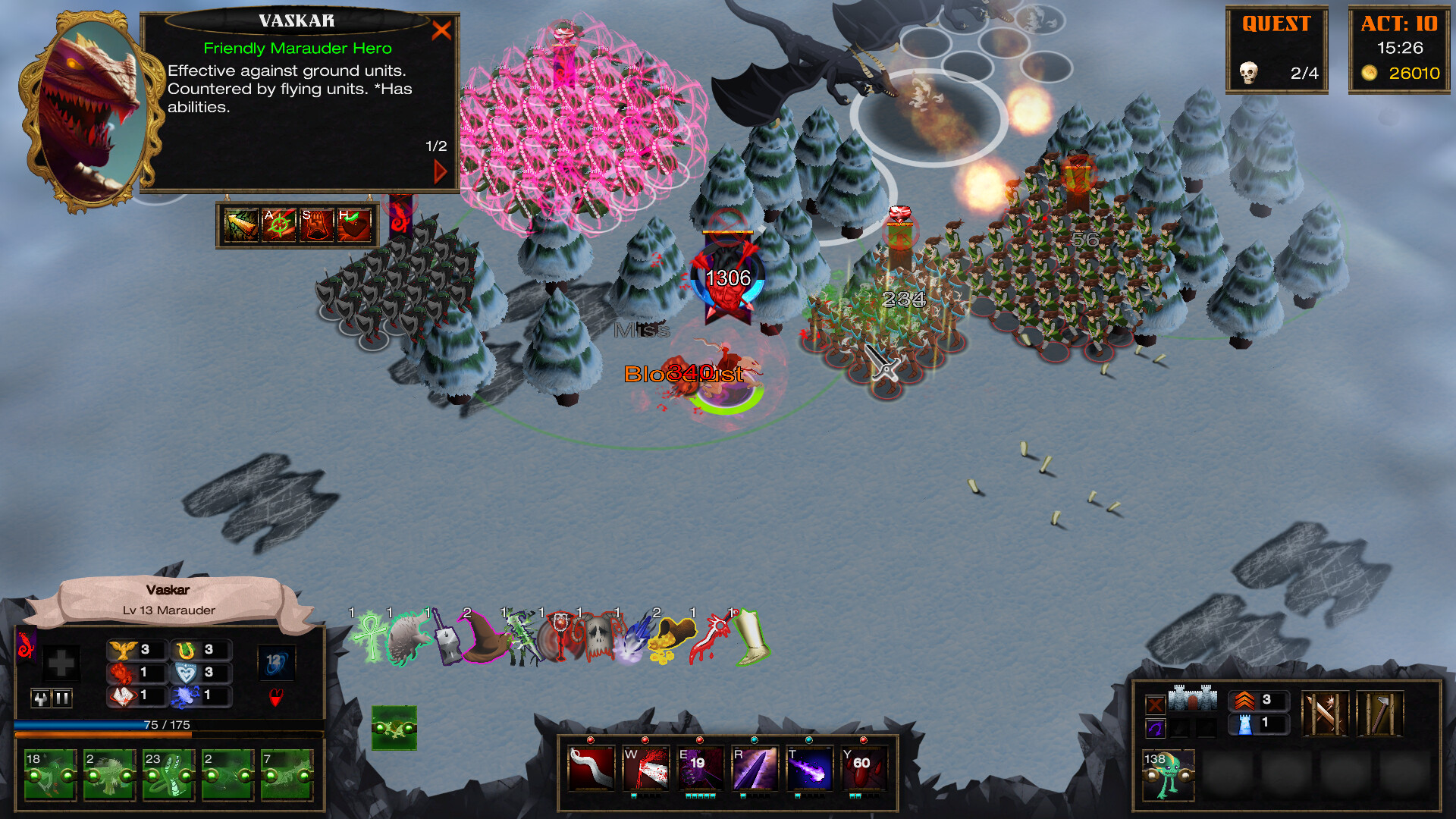Screen dimensions: 1456x819
Task: Cast the E ability showing 19 charges
Action: pos(699,769)
